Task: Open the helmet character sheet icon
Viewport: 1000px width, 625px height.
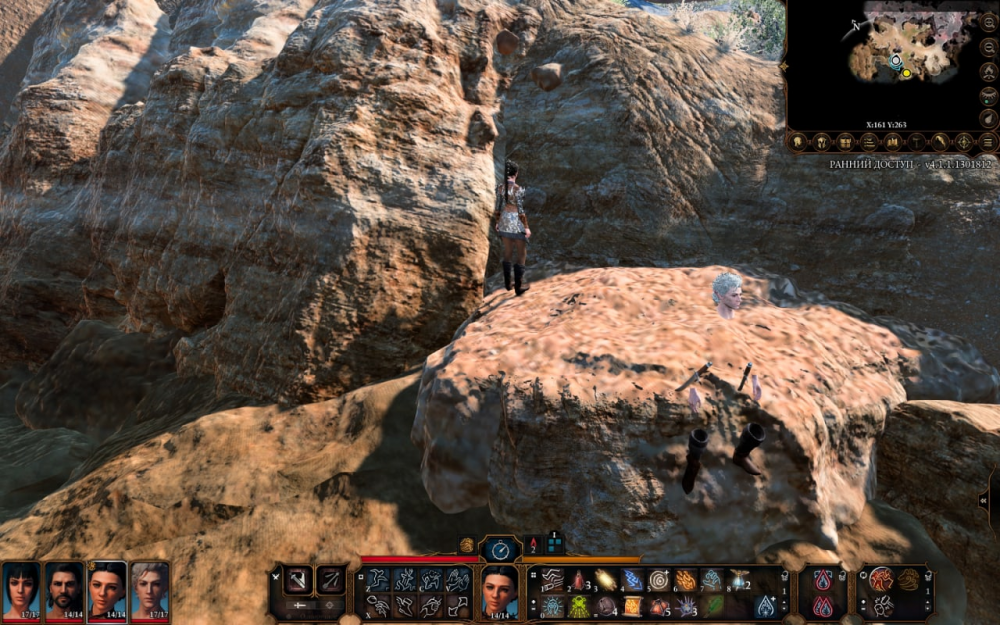Action: (822, 142)
